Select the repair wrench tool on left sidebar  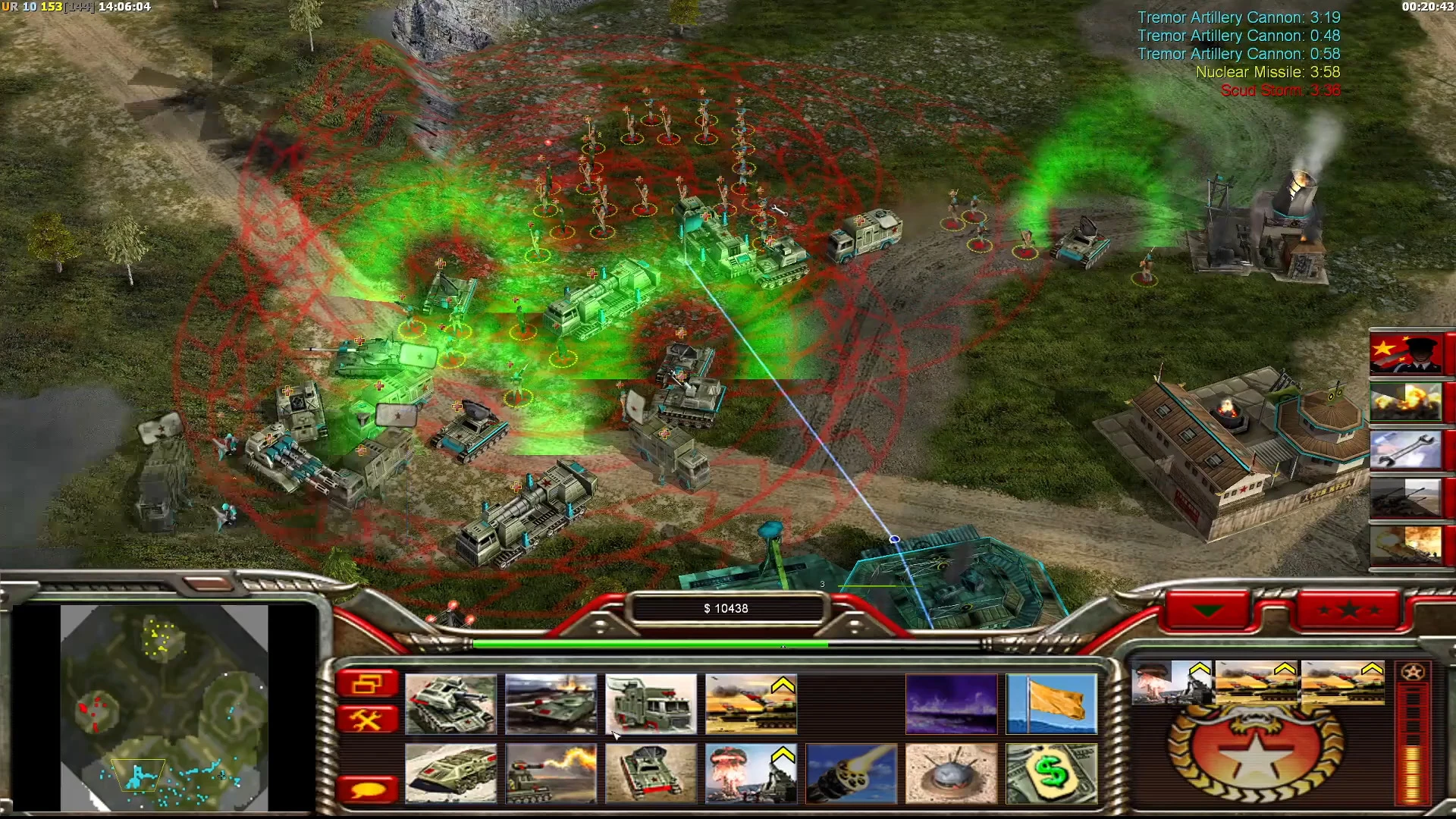[369, 718]
